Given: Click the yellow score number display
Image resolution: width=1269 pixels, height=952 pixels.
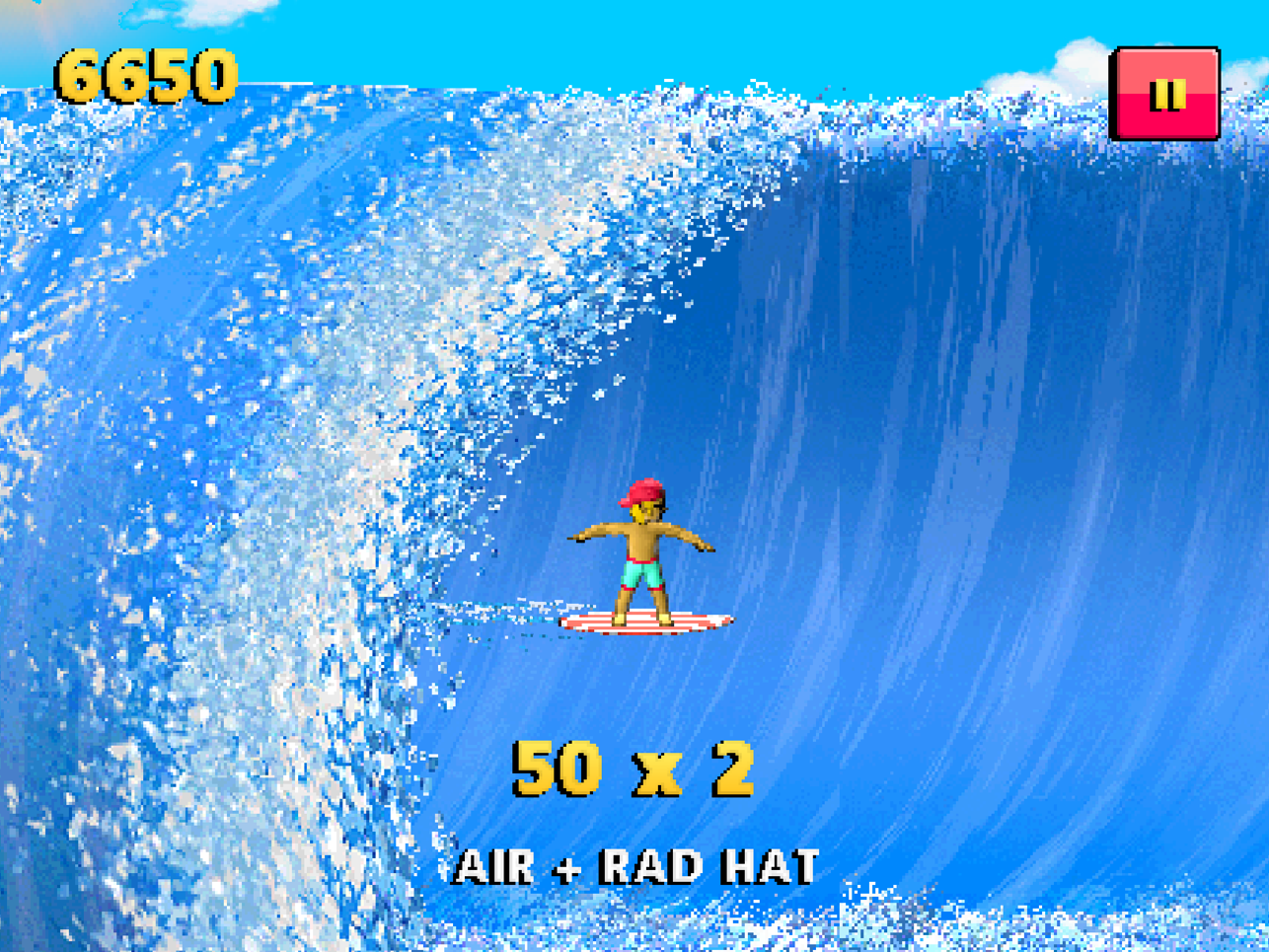Looking at the screenshot, I should [x=148, y=74].
